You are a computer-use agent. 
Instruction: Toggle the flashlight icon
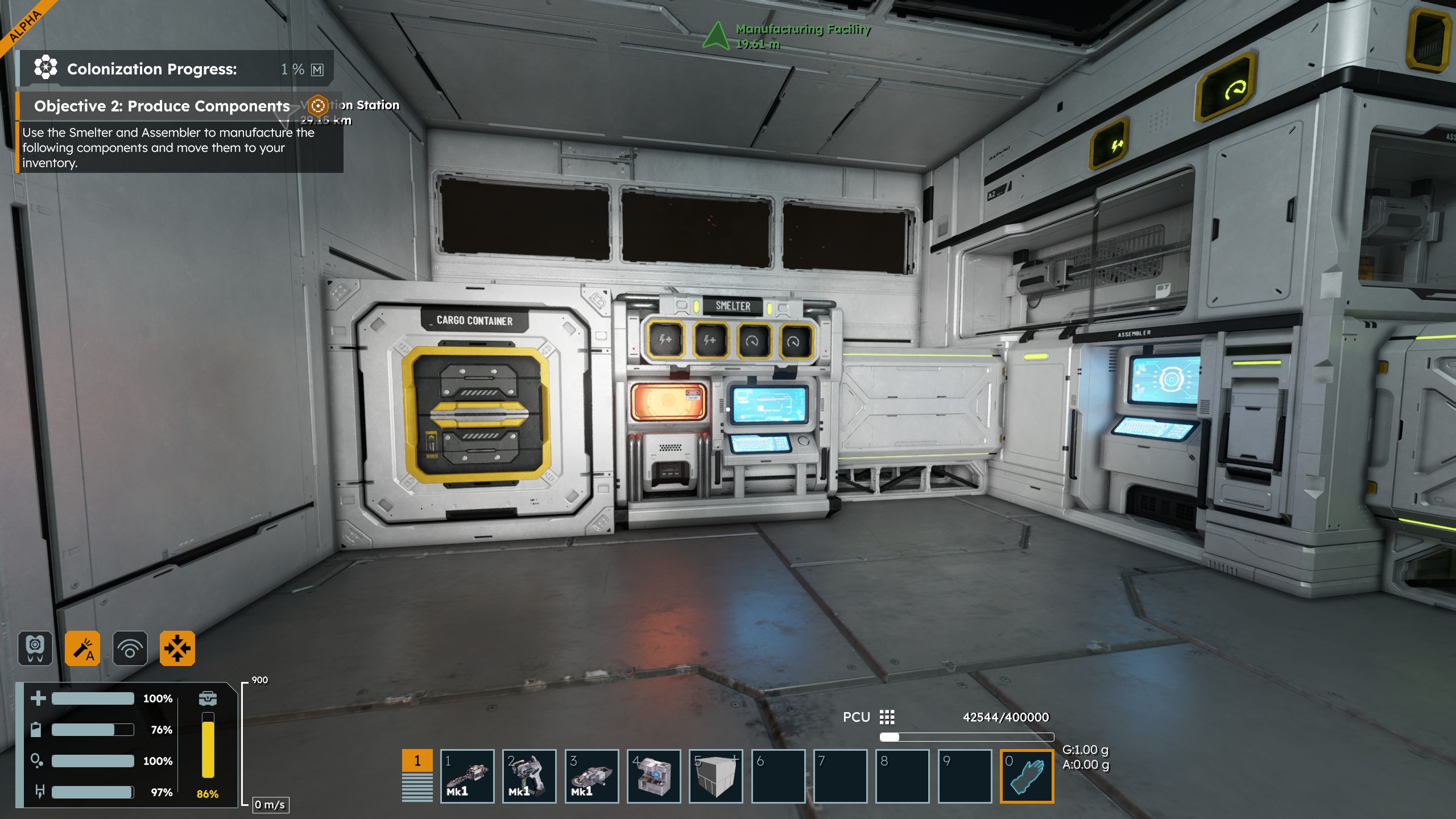point(82,648)
